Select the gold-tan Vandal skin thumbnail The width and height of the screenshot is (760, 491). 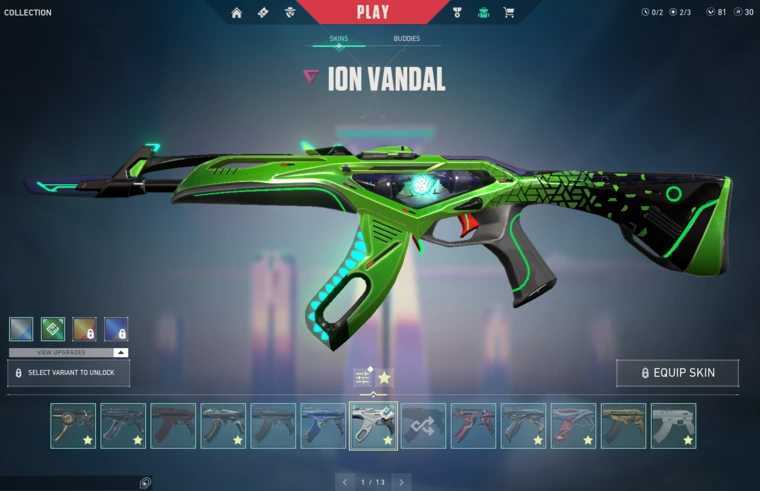(x=623, y=425)
